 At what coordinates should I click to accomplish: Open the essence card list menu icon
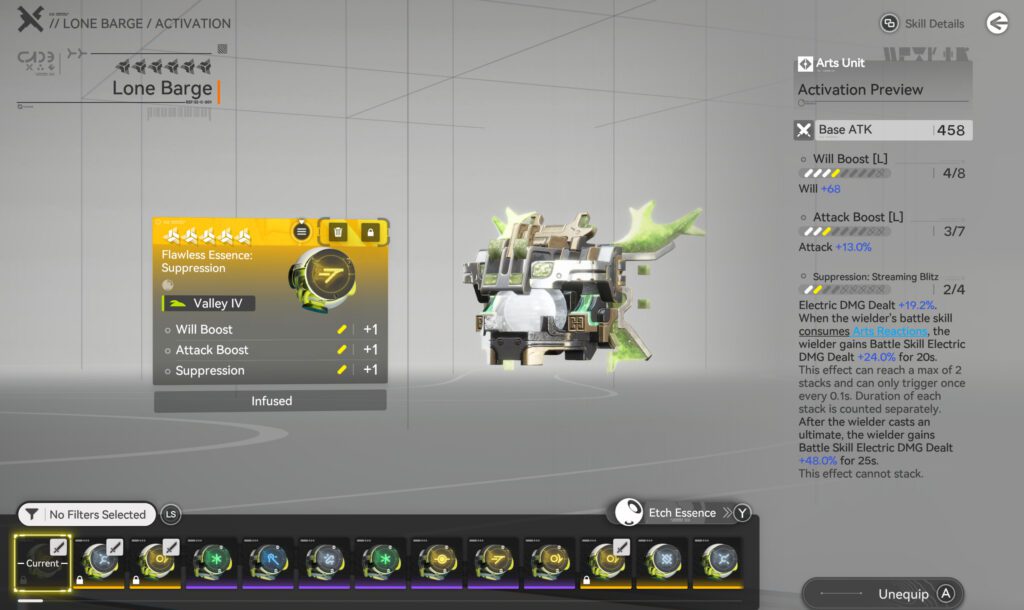click(302, 232)
